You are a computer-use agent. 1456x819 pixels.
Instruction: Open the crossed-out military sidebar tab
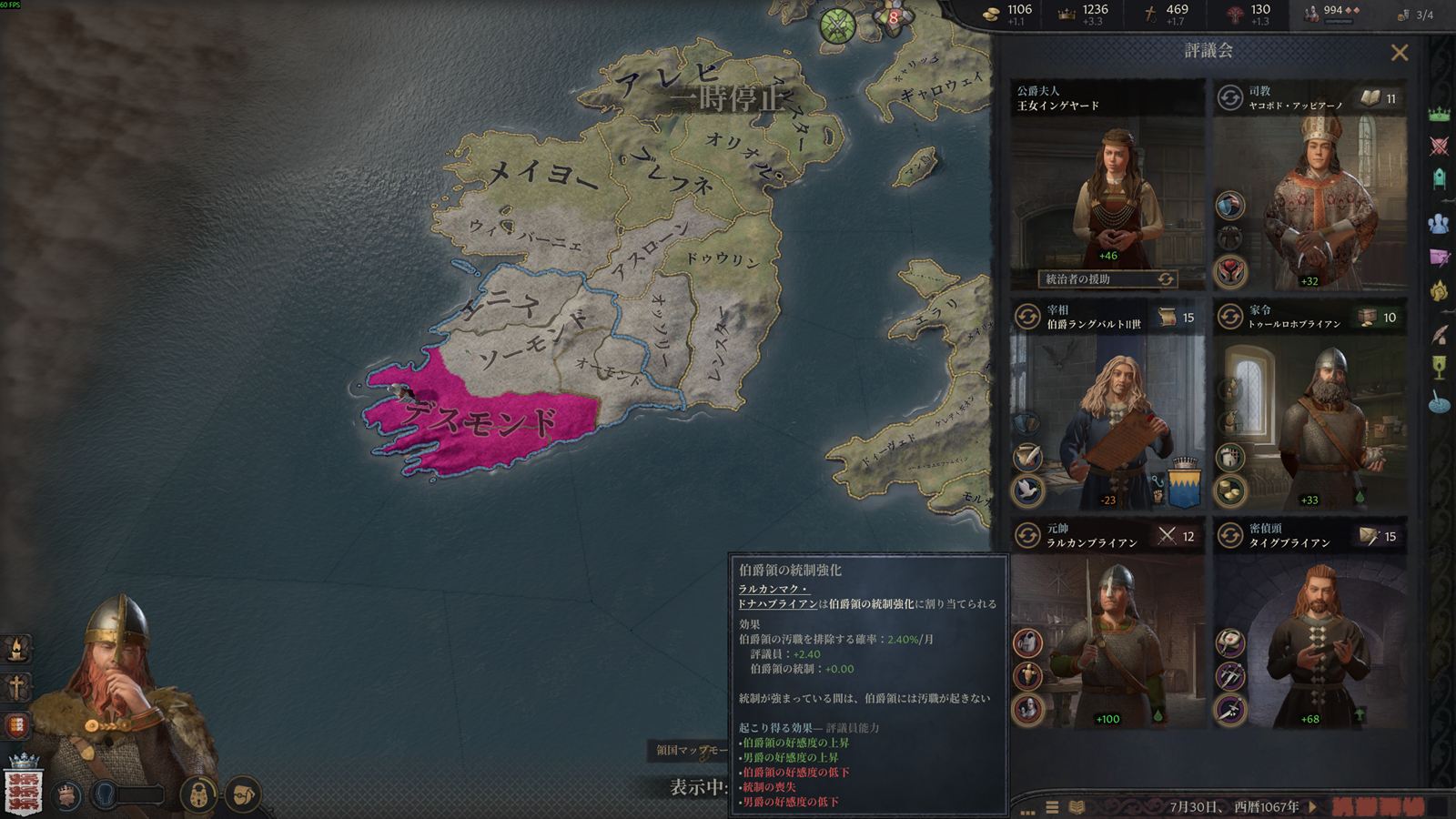[1439, 146]
